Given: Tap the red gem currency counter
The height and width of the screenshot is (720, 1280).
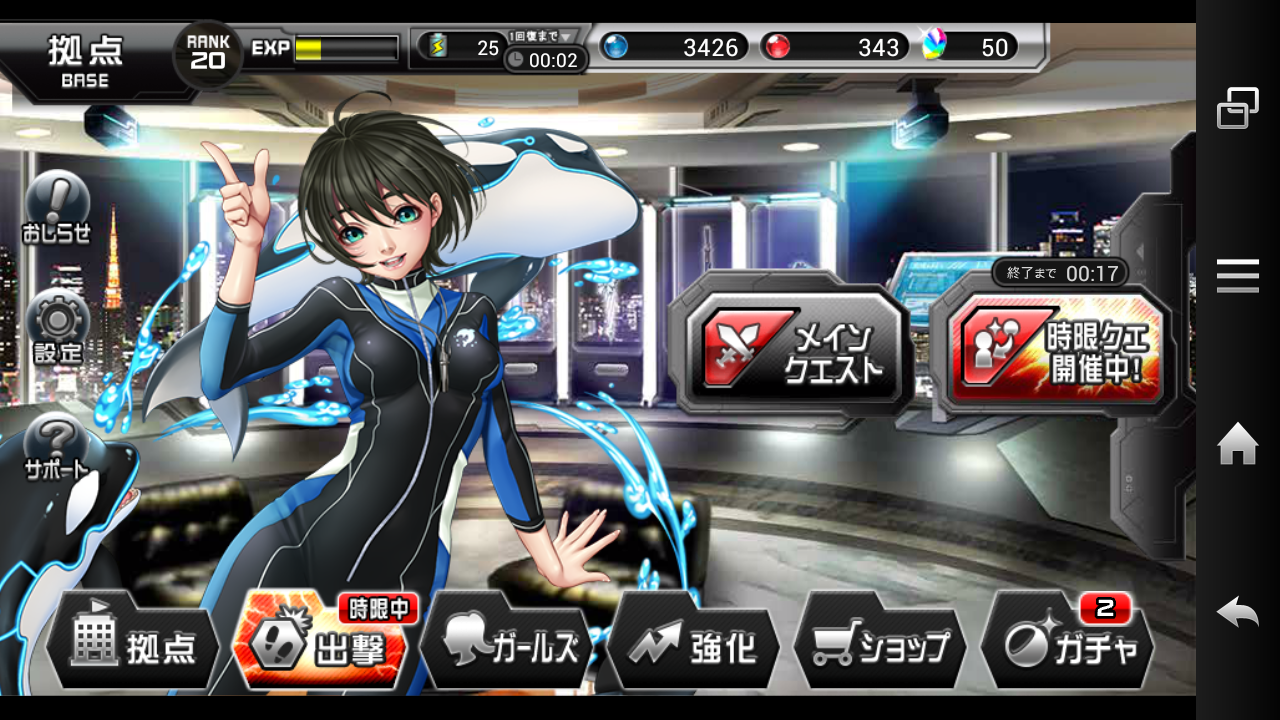Looking at the screenshot, I should point(833,47).
